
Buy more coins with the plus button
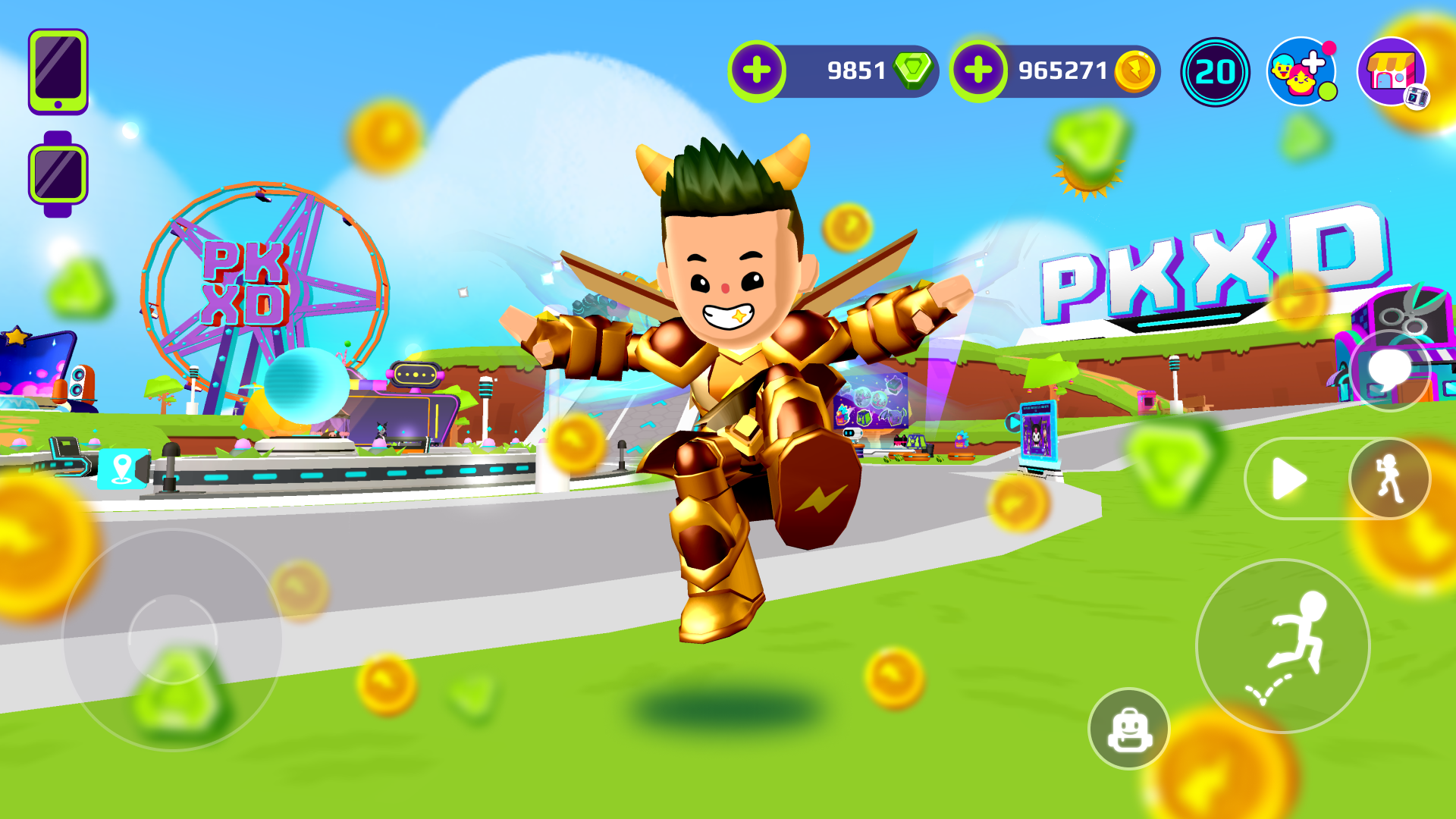click(978, 71)
